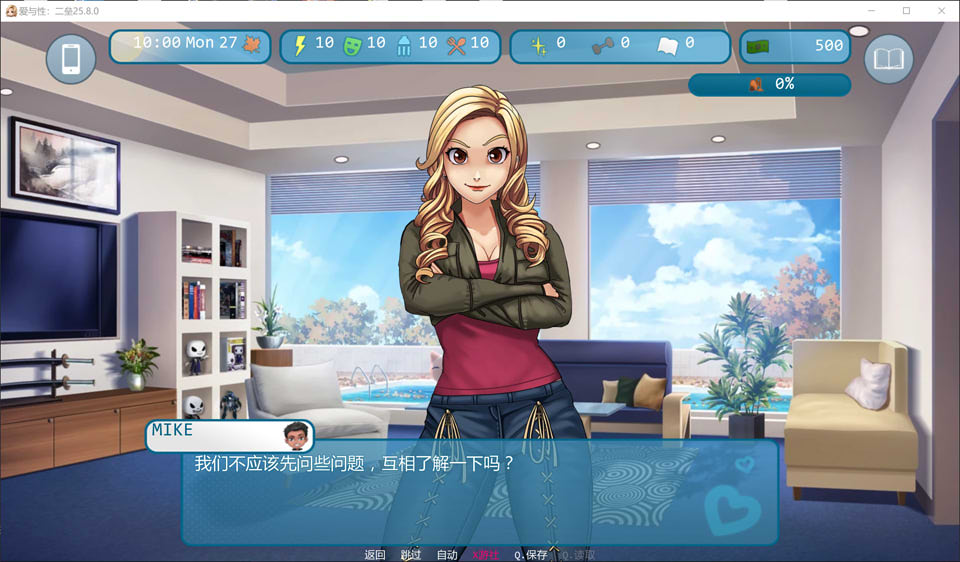Open the smartphone menu icon
This screenshot has height=562, width=960.
pos(71,59)
